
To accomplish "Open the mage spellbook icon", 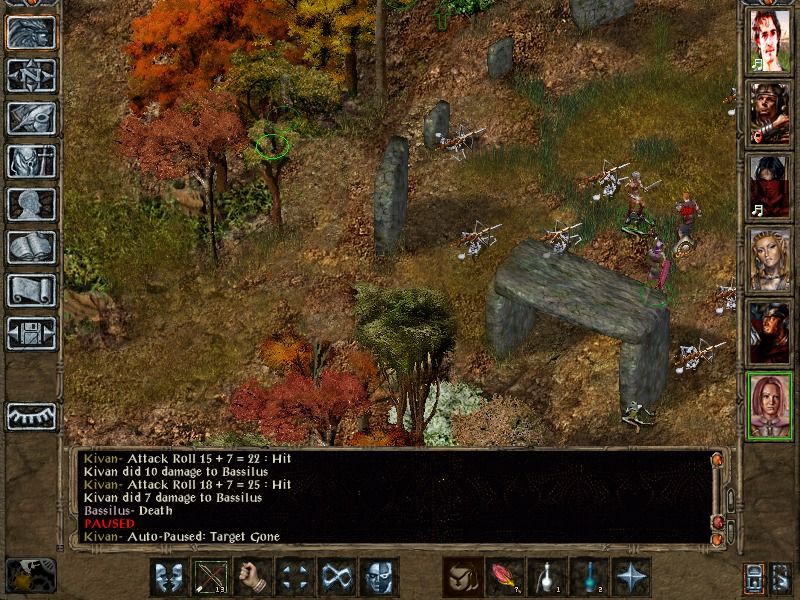I will point(31,247).
